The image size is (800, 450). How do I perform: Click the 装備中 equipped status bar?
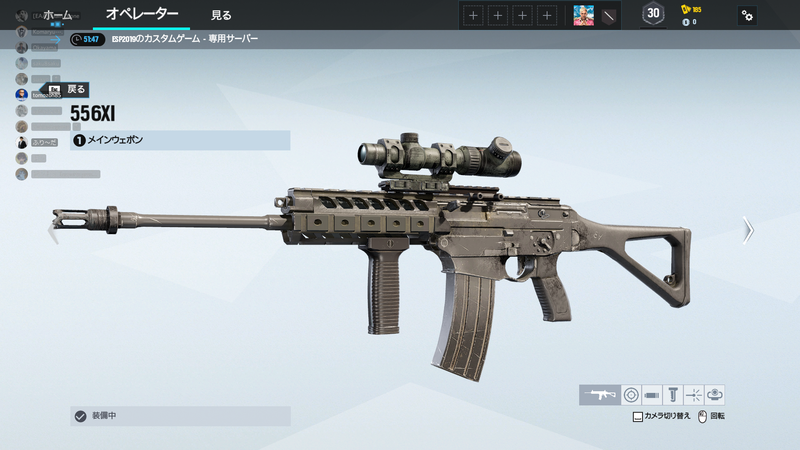click(180, 416)
